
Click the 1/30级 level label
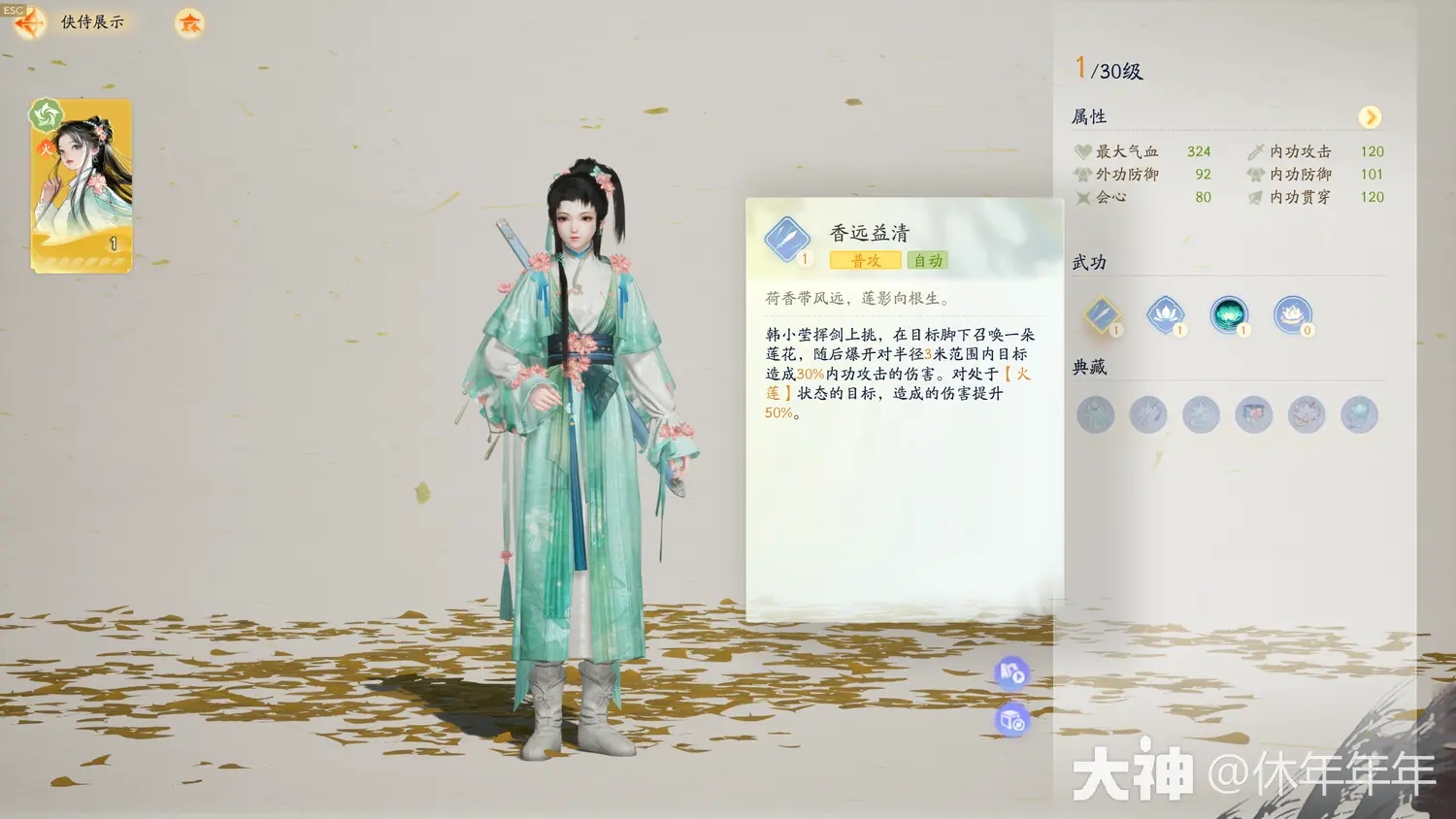[x=1109, y=69]
